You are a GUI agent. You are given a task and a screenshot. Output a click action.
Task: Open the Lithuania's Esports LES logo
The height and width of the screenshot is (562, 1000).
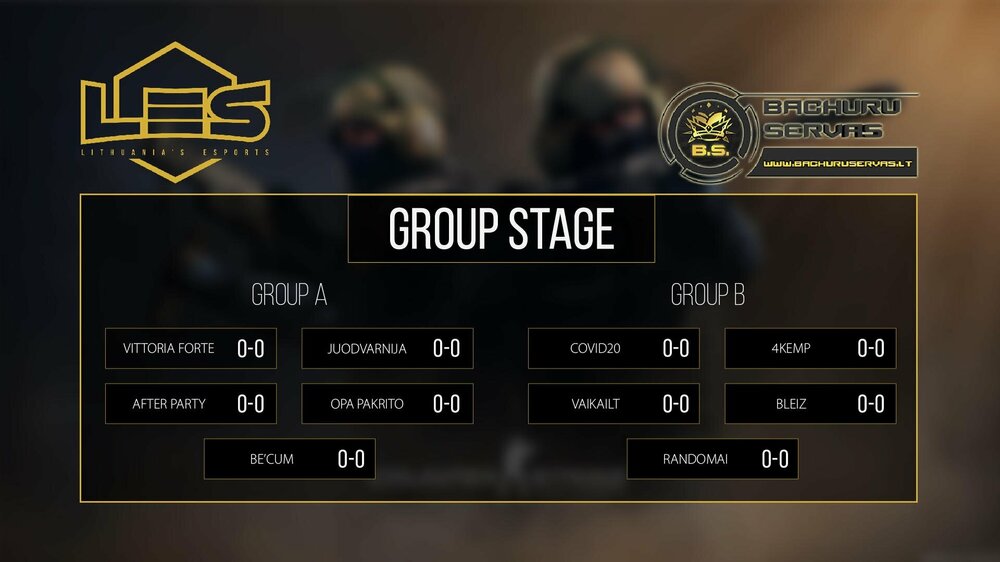(176, 112)
